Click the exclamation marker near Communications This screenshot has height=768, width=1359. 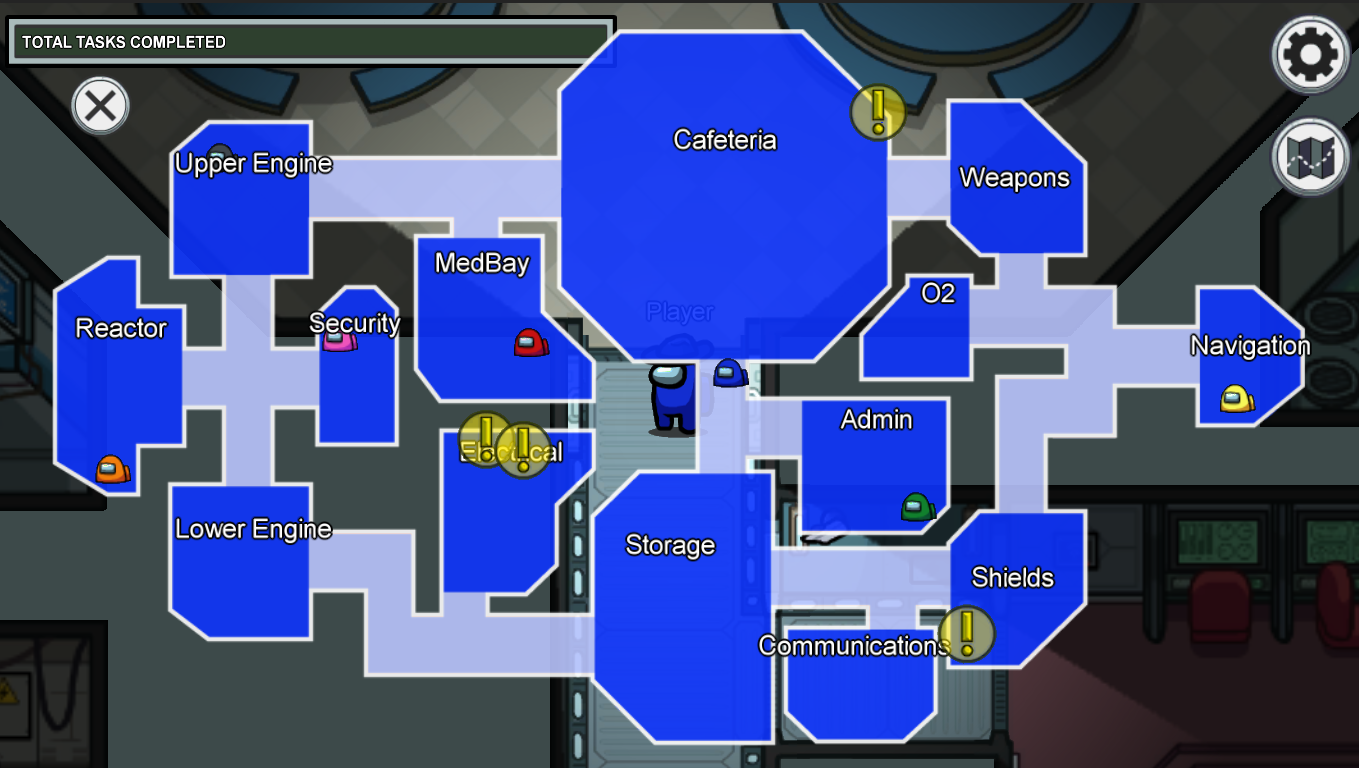(965, 635)
